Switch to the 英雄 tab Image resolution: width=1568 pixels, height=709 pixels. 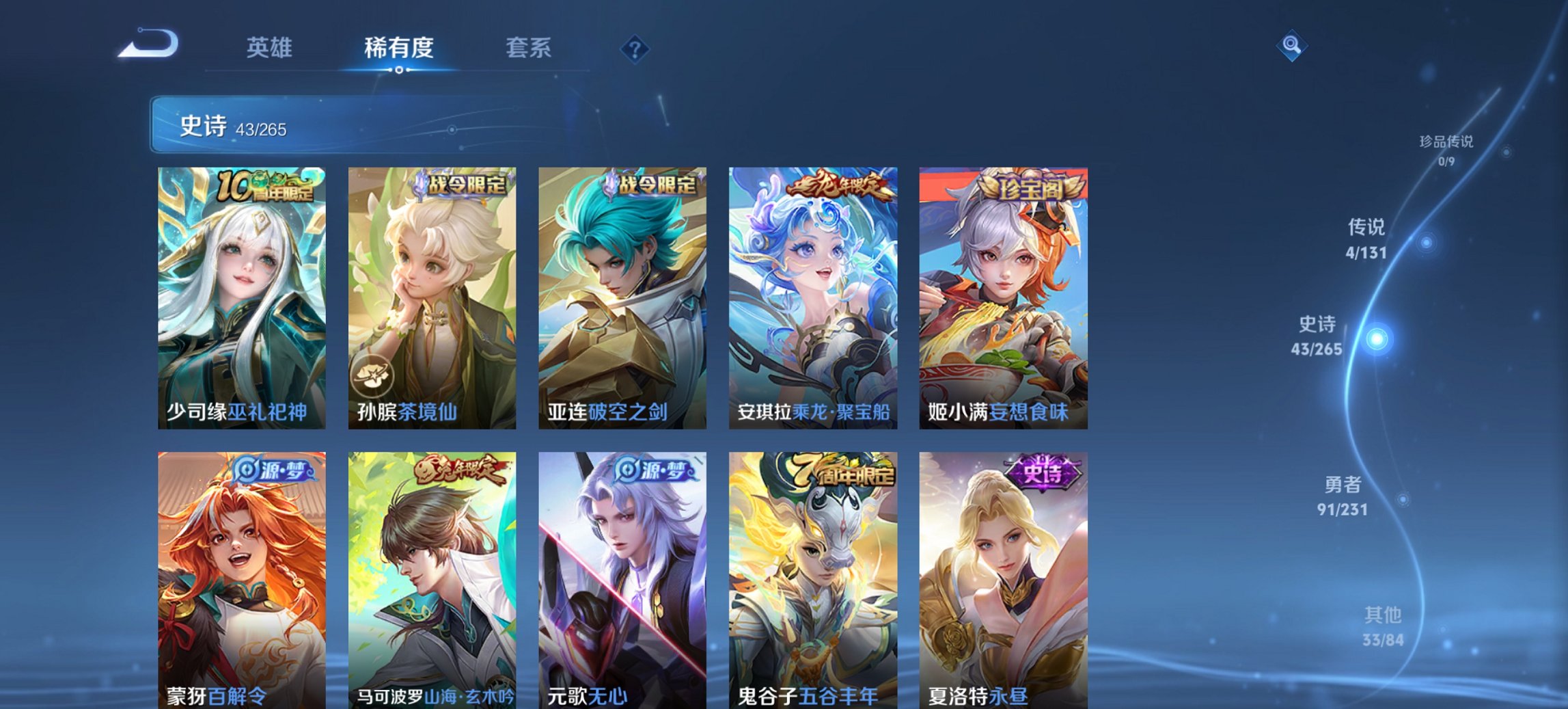point(271,48)
